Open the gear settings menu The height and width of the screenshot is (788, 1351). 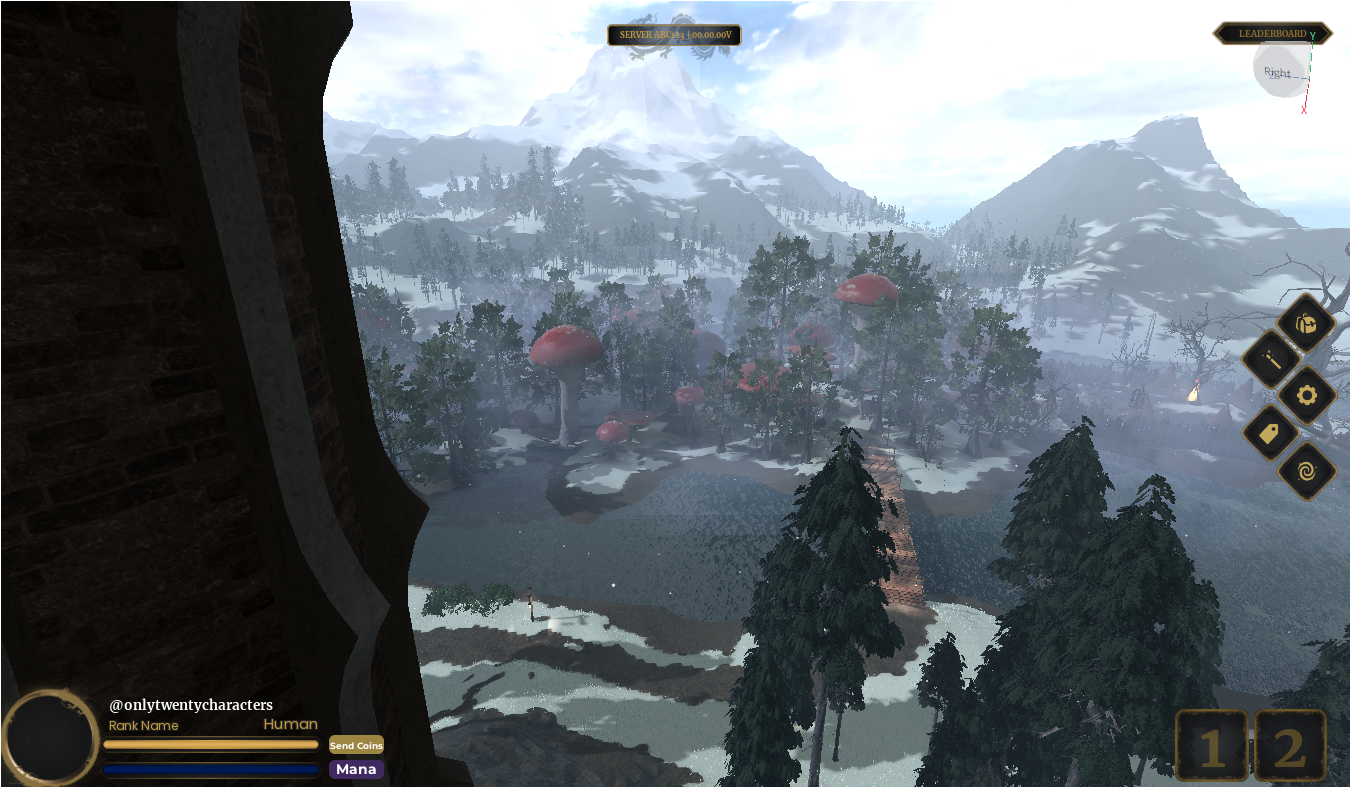pos(1307,396)
